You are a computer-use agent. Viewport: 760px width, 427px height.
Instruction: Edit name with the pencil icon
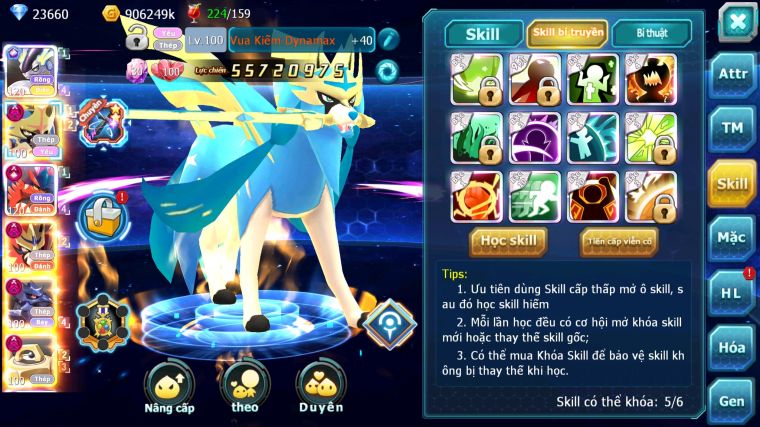[389, 38]
